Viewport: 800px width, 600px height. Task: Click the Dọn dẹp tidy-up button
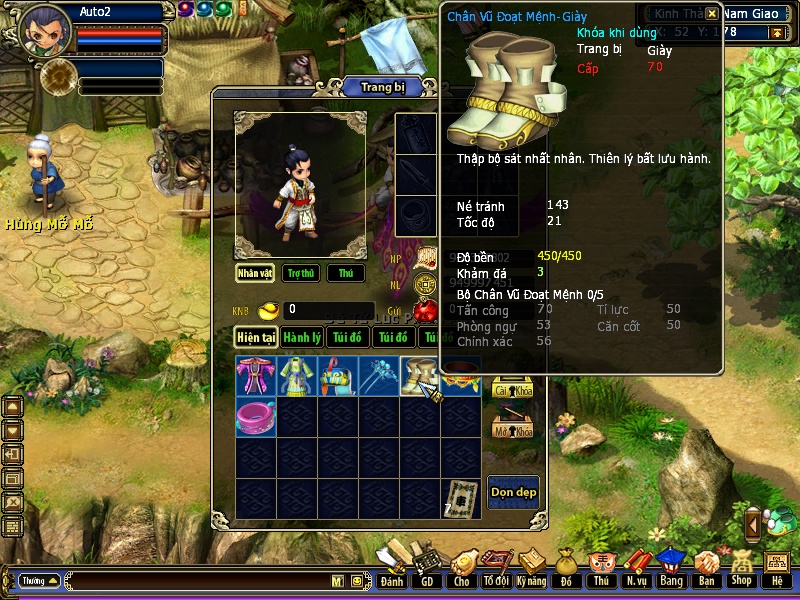click(x=513, y=491)
